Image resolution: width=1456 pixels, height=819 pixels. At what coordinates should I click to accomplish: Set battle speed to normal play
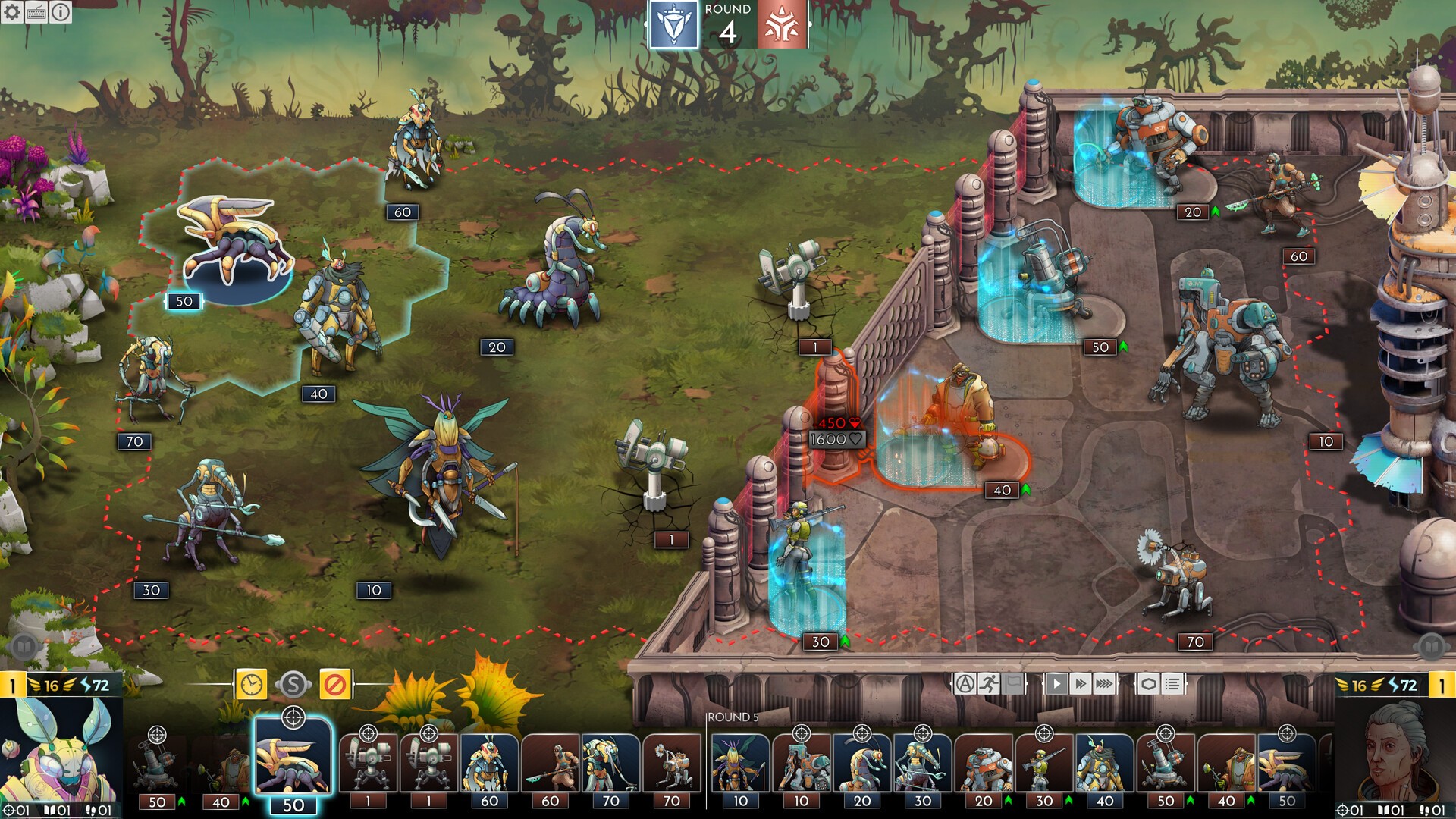[1056, 684]
